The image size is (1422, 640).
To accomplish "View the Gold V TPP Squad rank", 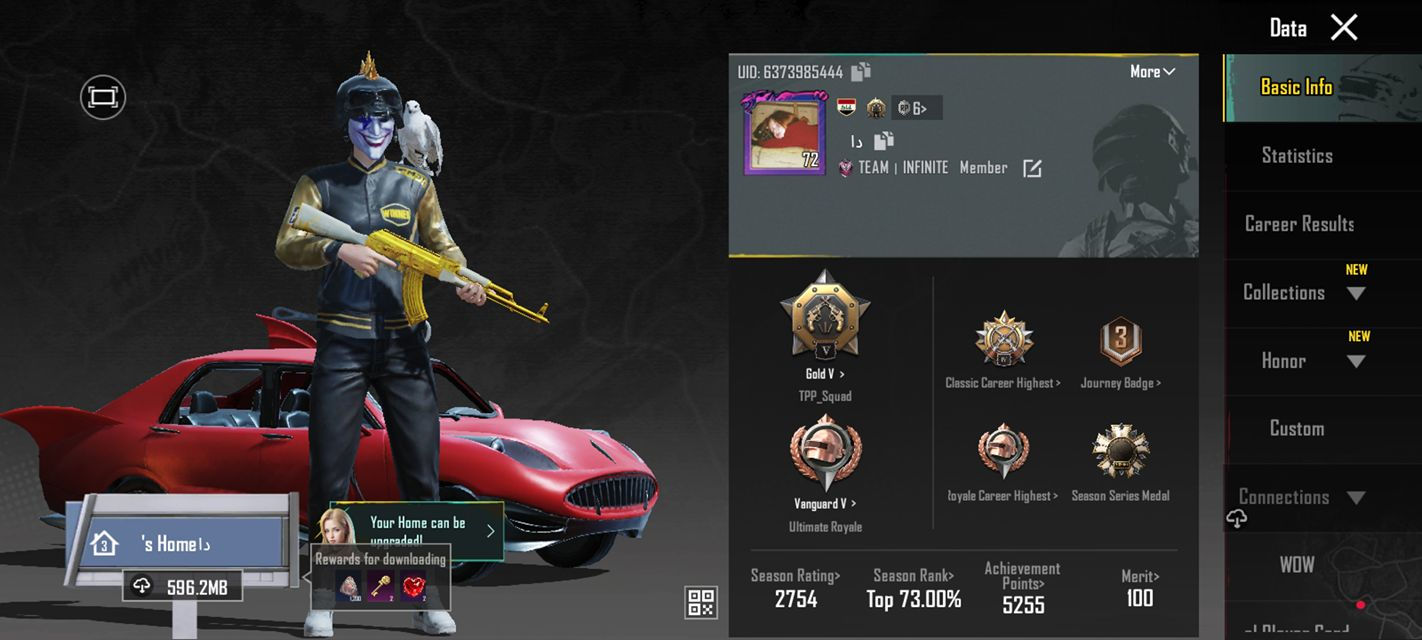I will tap(825, 318).
